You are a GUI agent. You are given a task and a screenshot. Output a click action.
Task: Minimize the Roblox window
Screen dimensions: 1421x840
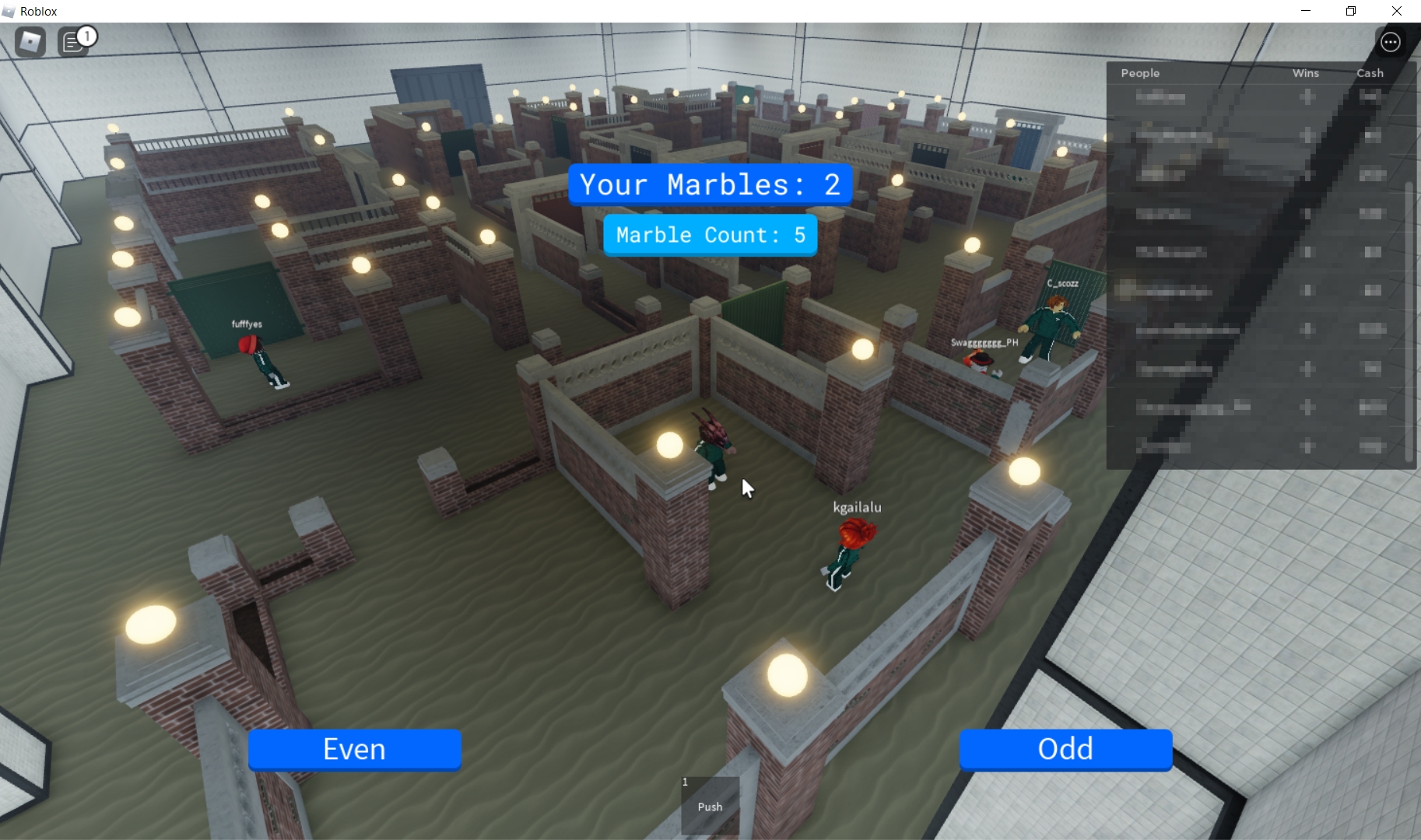[1306, 11]
